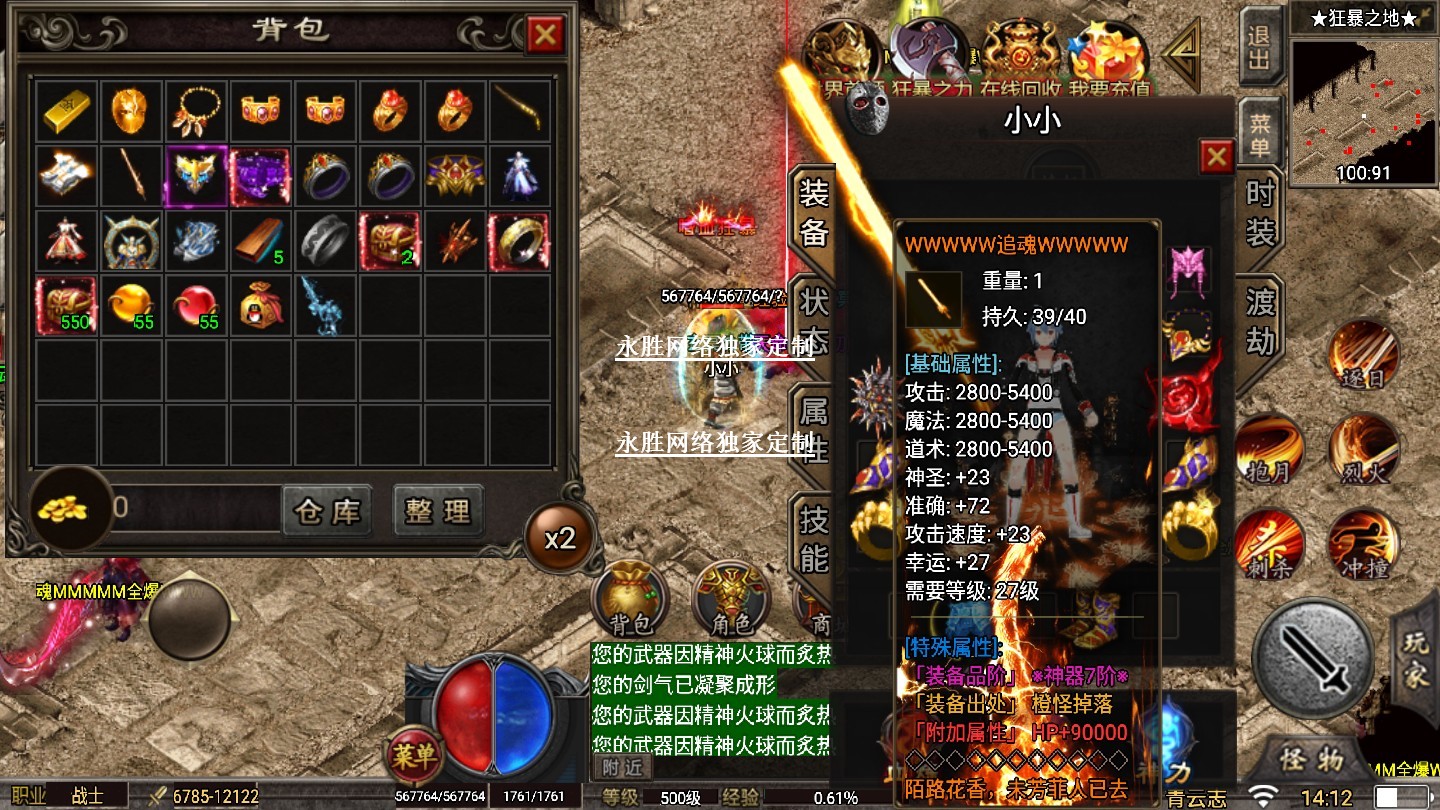The image size is (1440, 810).
Task: Close the 背包 backpack window
Action: point(545,36)
